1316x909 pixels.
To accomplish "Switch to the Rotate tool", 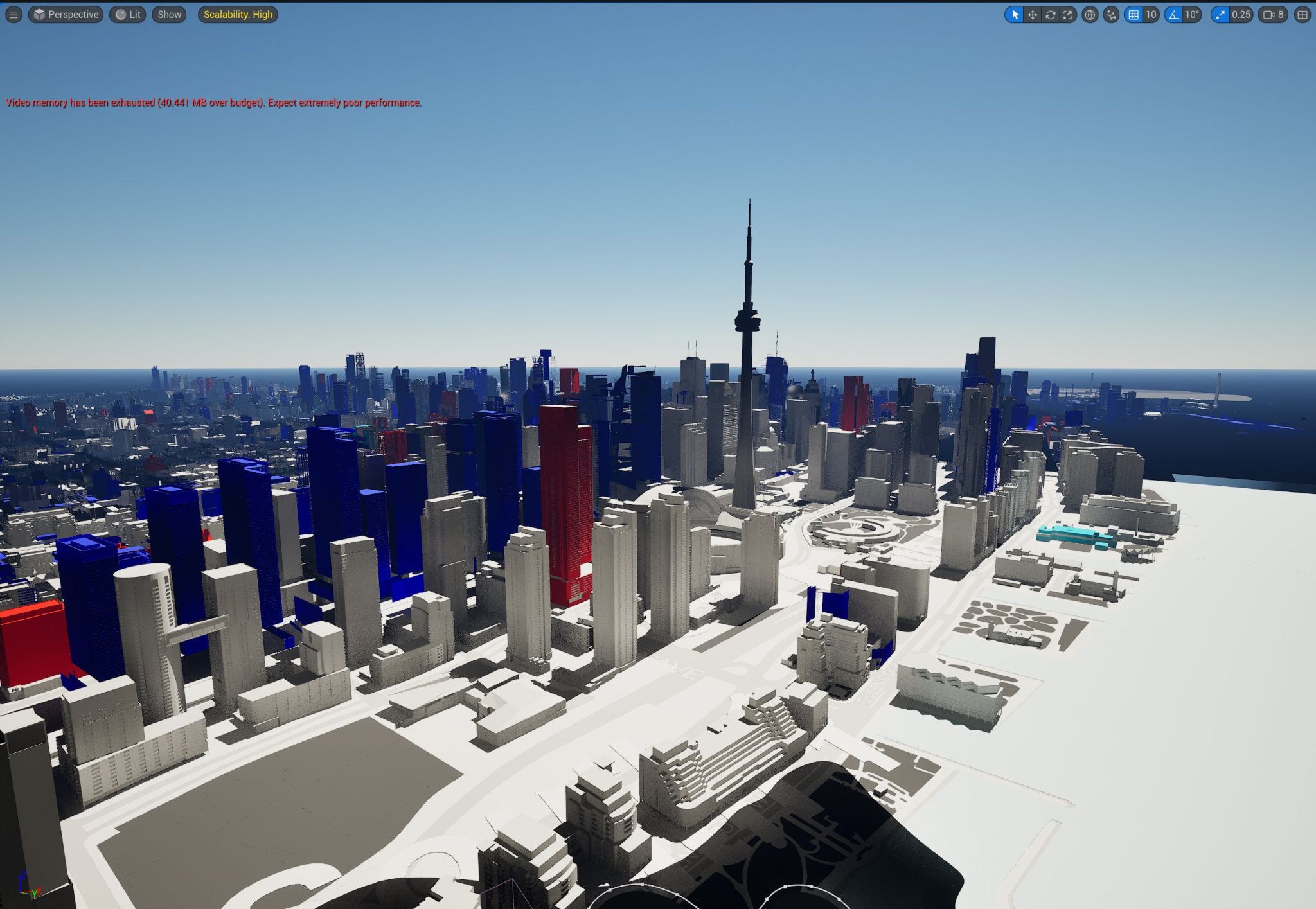I will point(1050,15).
